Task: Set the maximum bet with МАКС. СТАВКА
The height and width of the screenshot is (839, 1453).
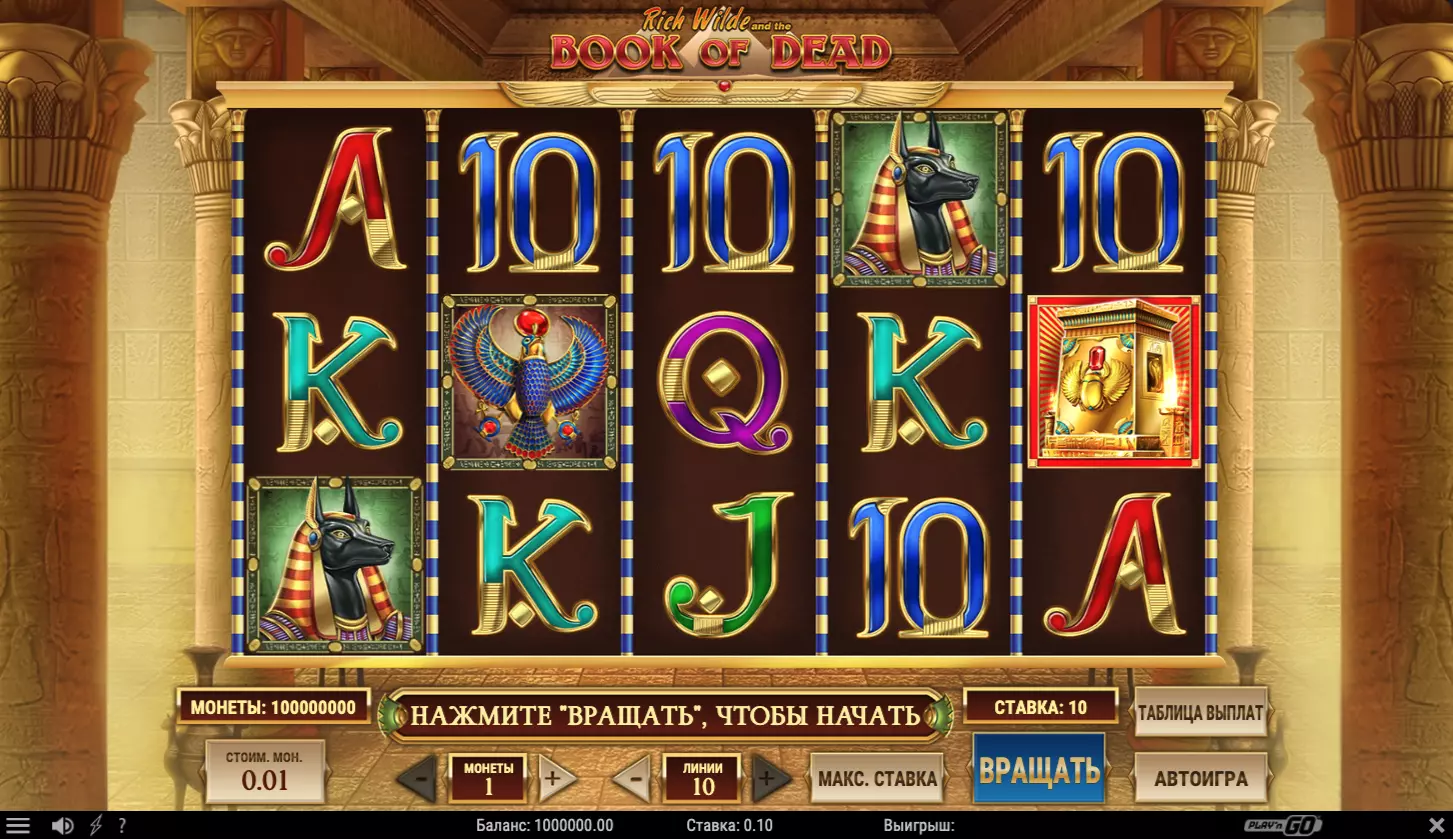Action: click(877, 779)
